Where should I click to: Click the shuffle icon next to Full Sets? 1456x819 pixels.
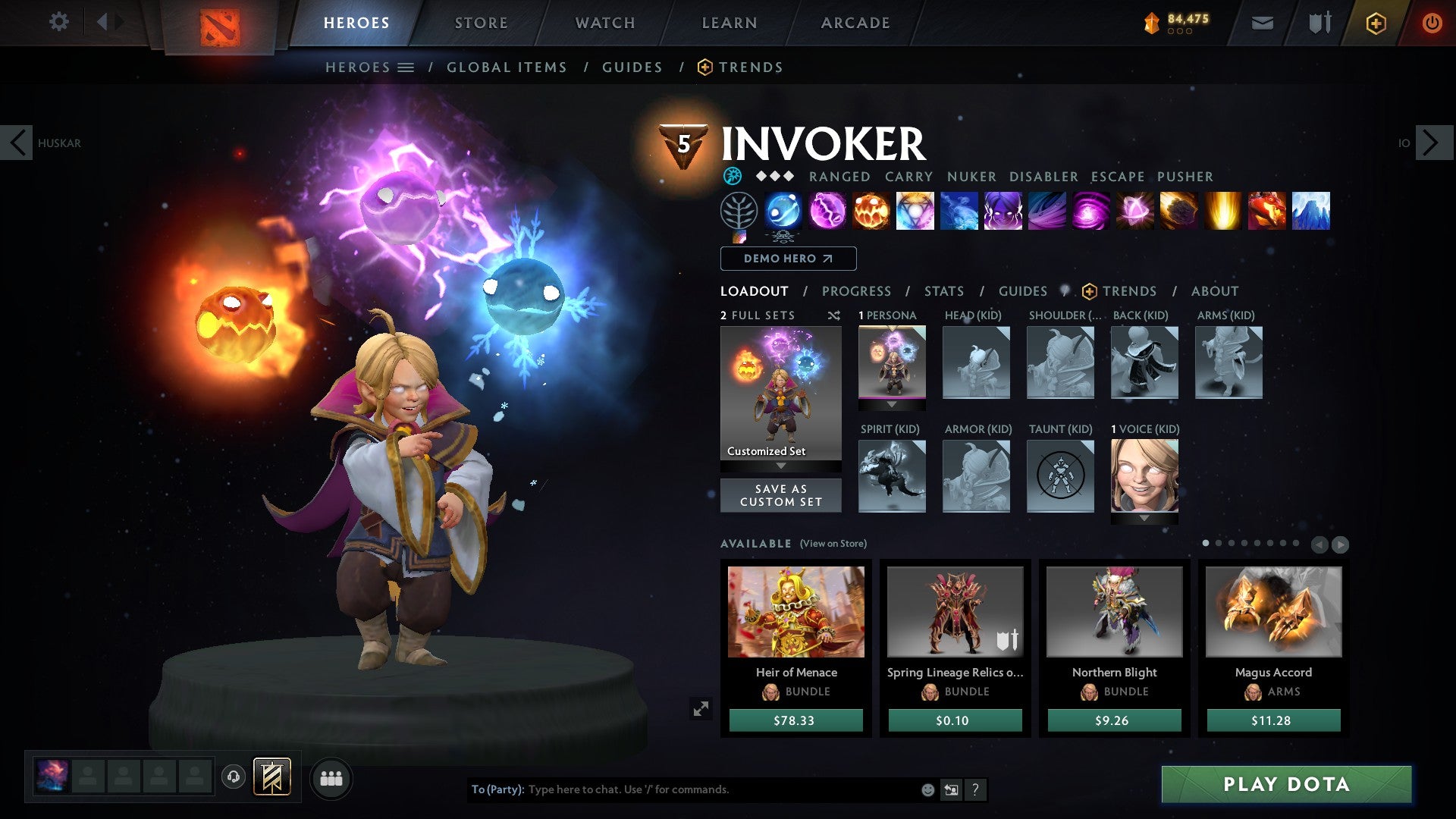(834, 315)
